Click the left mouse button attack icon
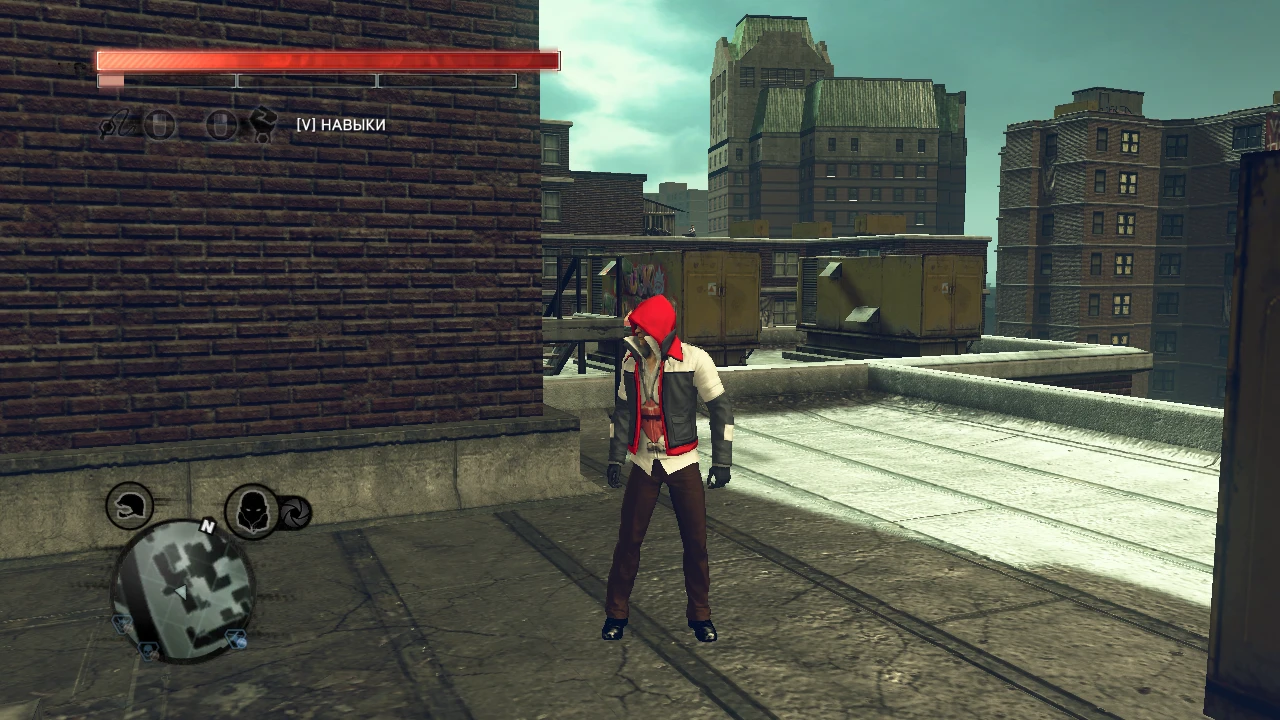The width and height of the screenshot is (1280, 720). point(159,126)
